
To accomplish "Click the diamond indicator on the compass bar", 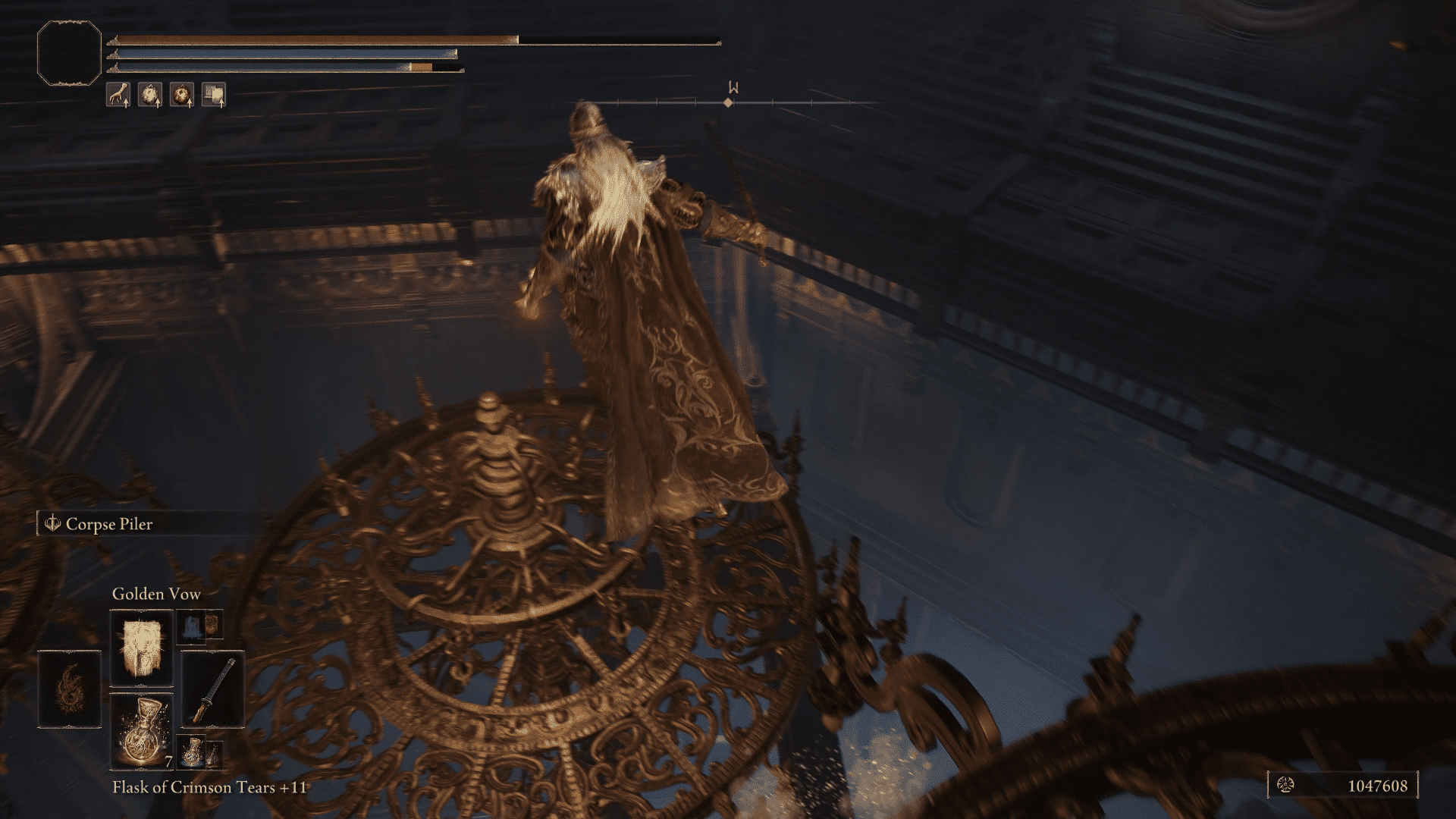I will [729, 104].
